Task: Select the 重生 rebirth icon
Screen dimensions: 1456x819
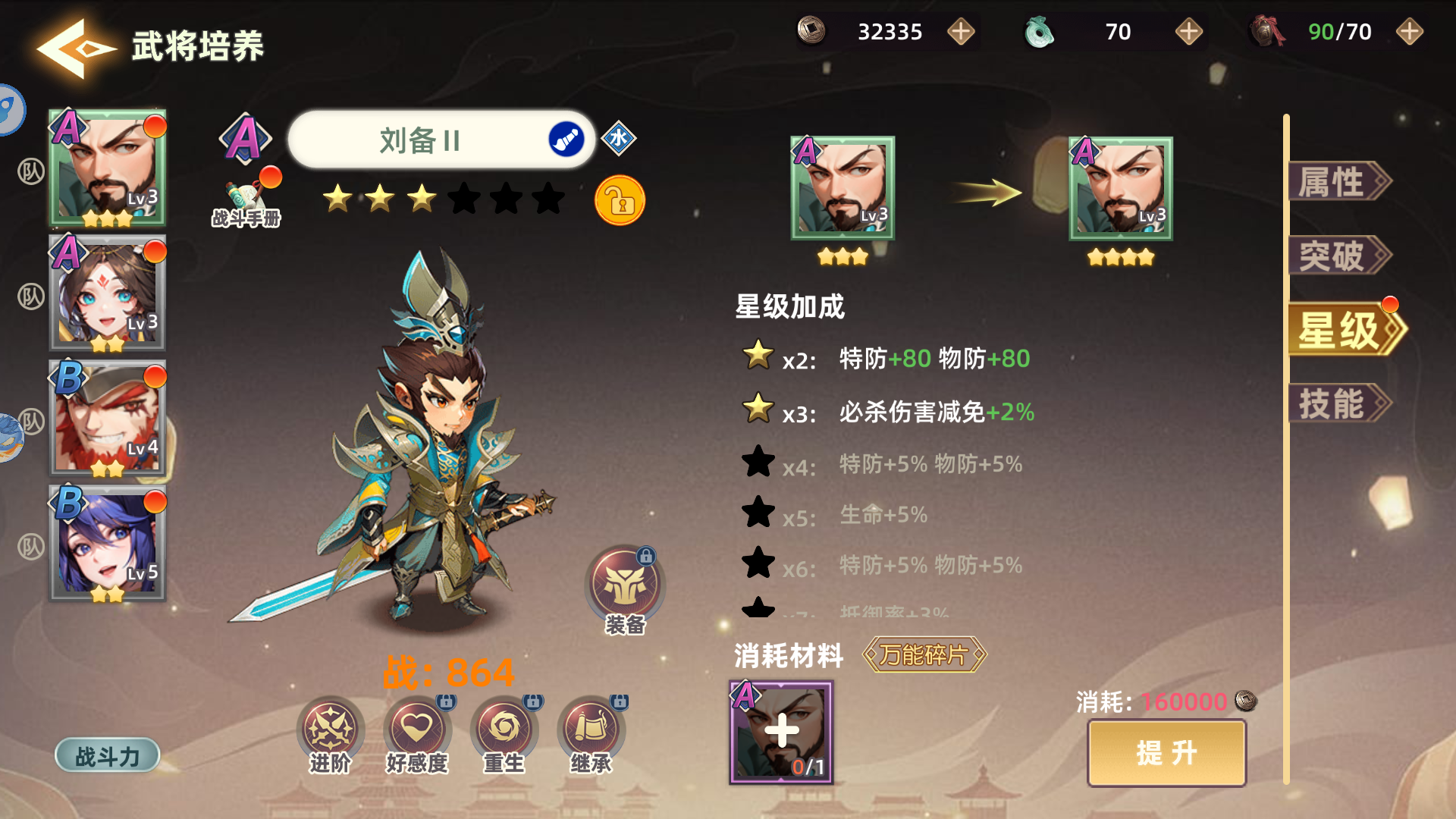Action: 504,732
